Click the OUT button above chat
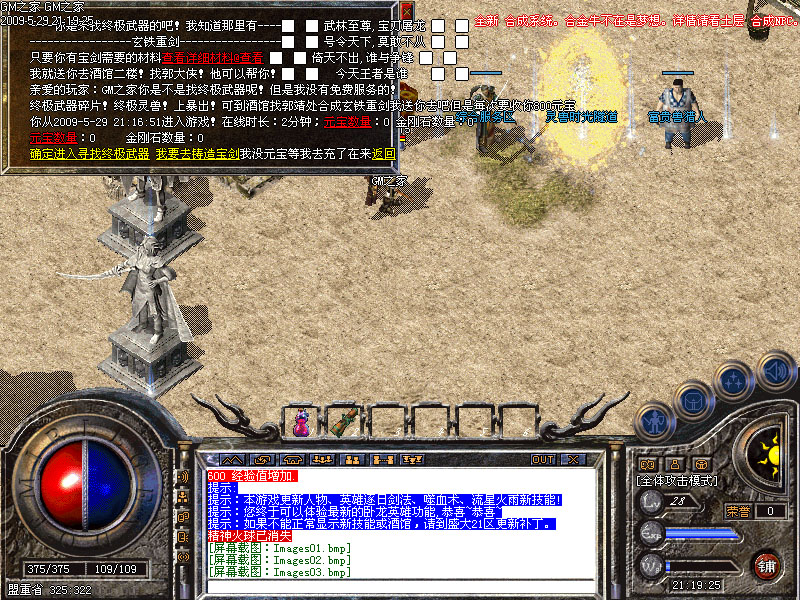The height and width of the screenshot is (600, 800). (x=543, y=460)
